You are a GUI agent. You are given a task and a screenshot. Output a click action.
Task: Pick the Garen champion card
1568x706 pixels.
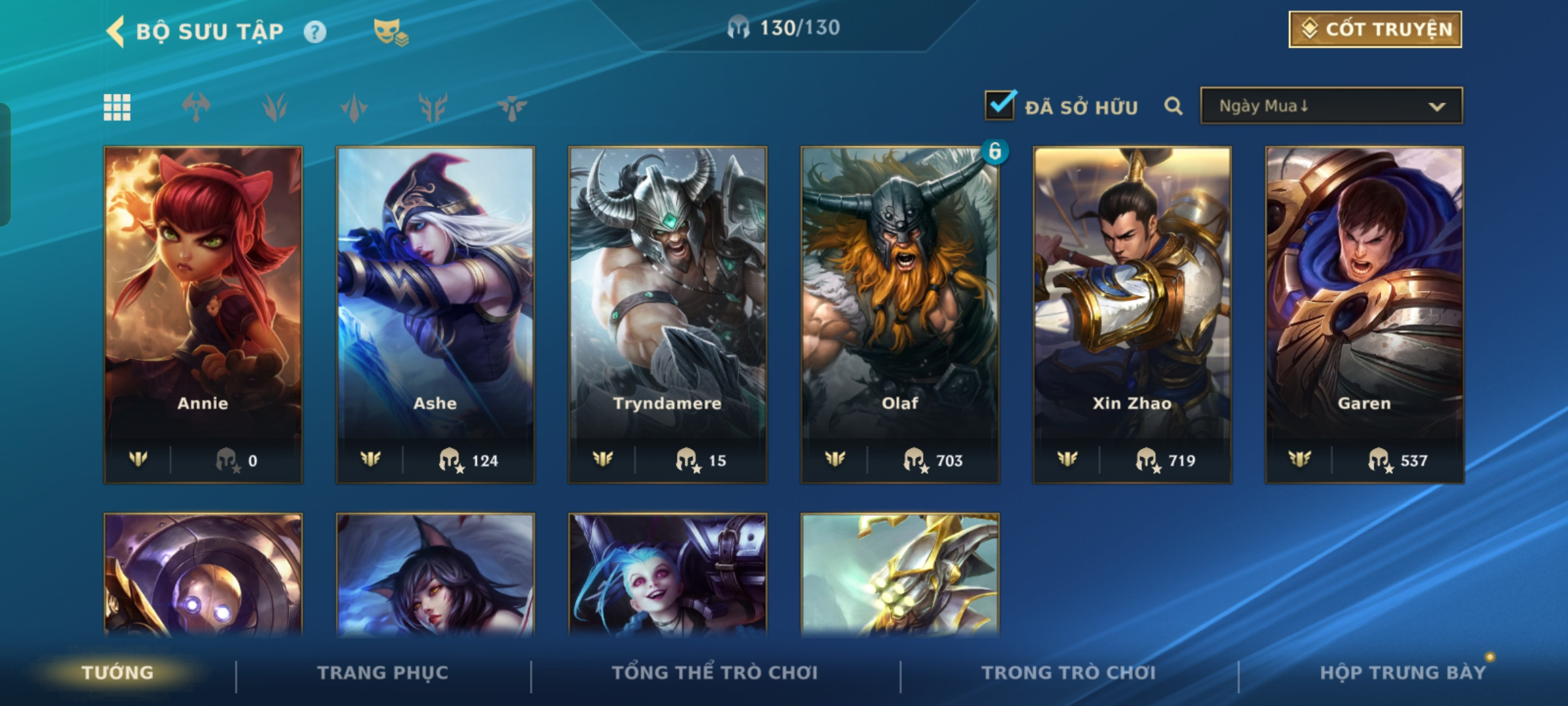coord(1364,314)
